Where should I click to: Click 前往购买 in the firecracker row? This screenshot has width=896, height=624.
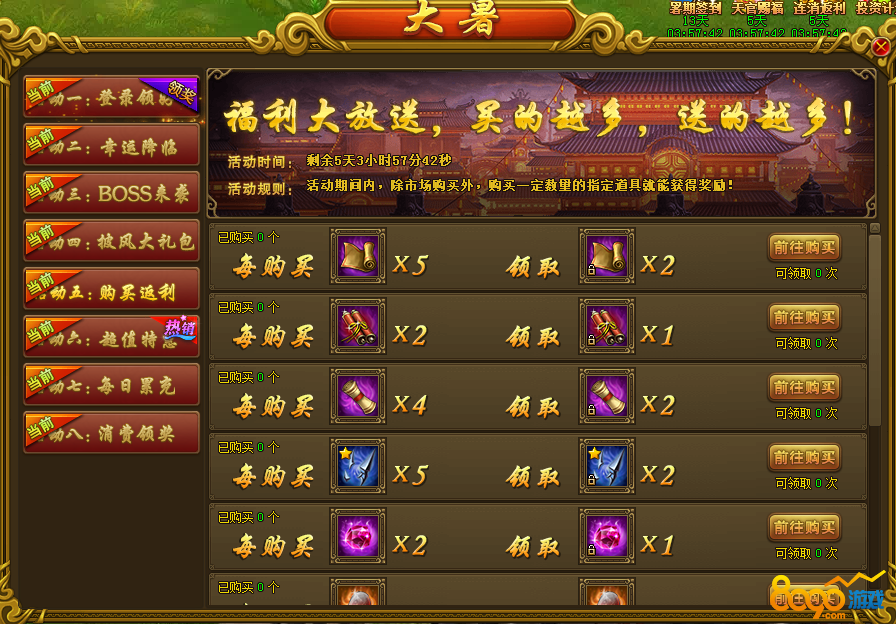coord(804,317)
